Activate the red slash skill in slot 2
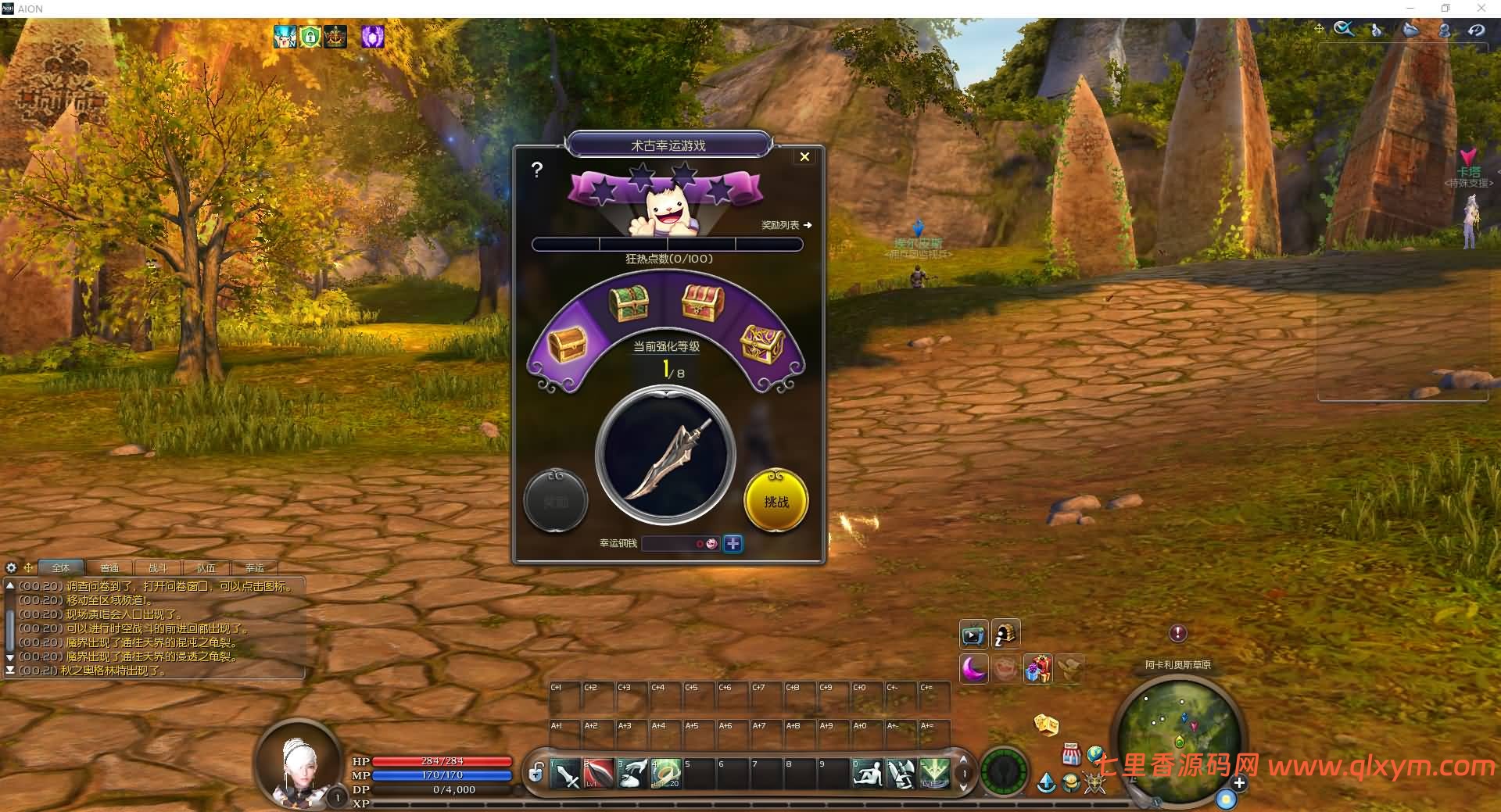Screen dimensions: 1501x812 [599, 774]
